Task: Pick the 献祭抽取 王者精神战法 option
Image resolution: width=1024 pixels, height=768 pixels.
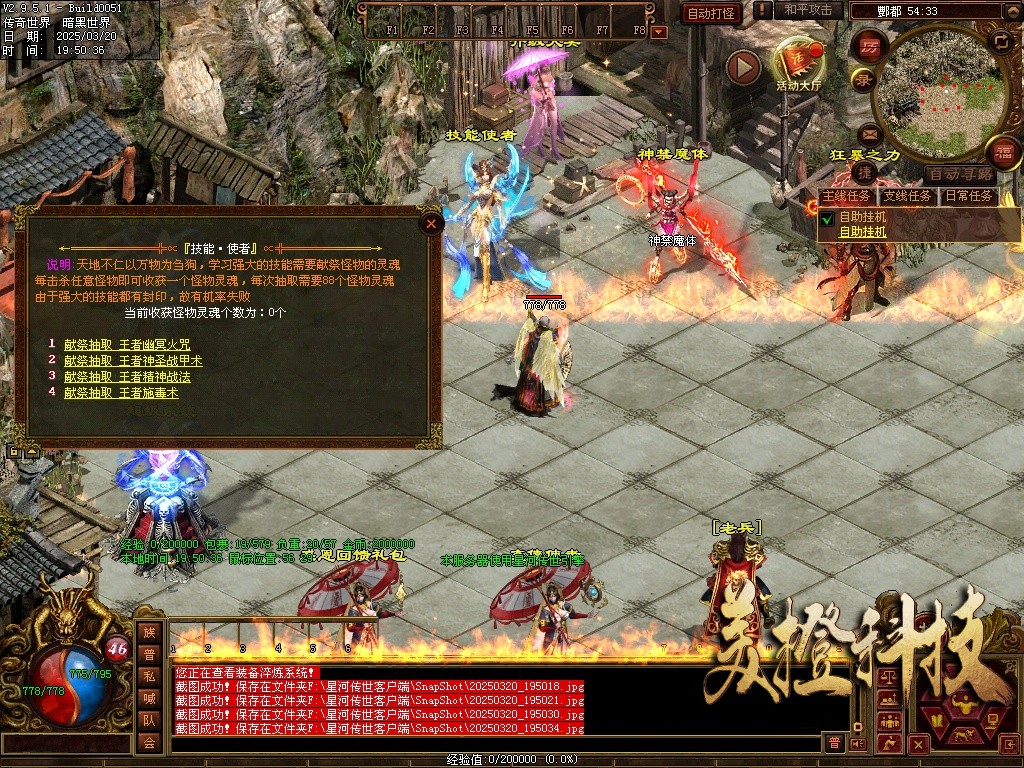Action: 126,377
